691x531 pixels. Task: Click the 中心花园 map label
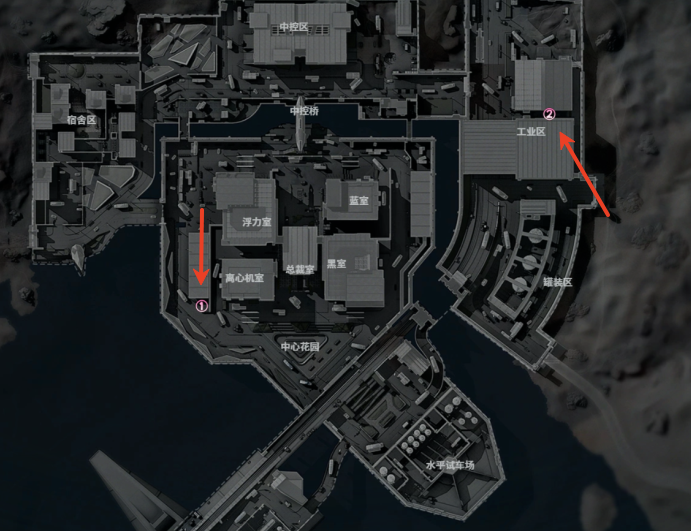pyautogui.click(x=300, y=346)
